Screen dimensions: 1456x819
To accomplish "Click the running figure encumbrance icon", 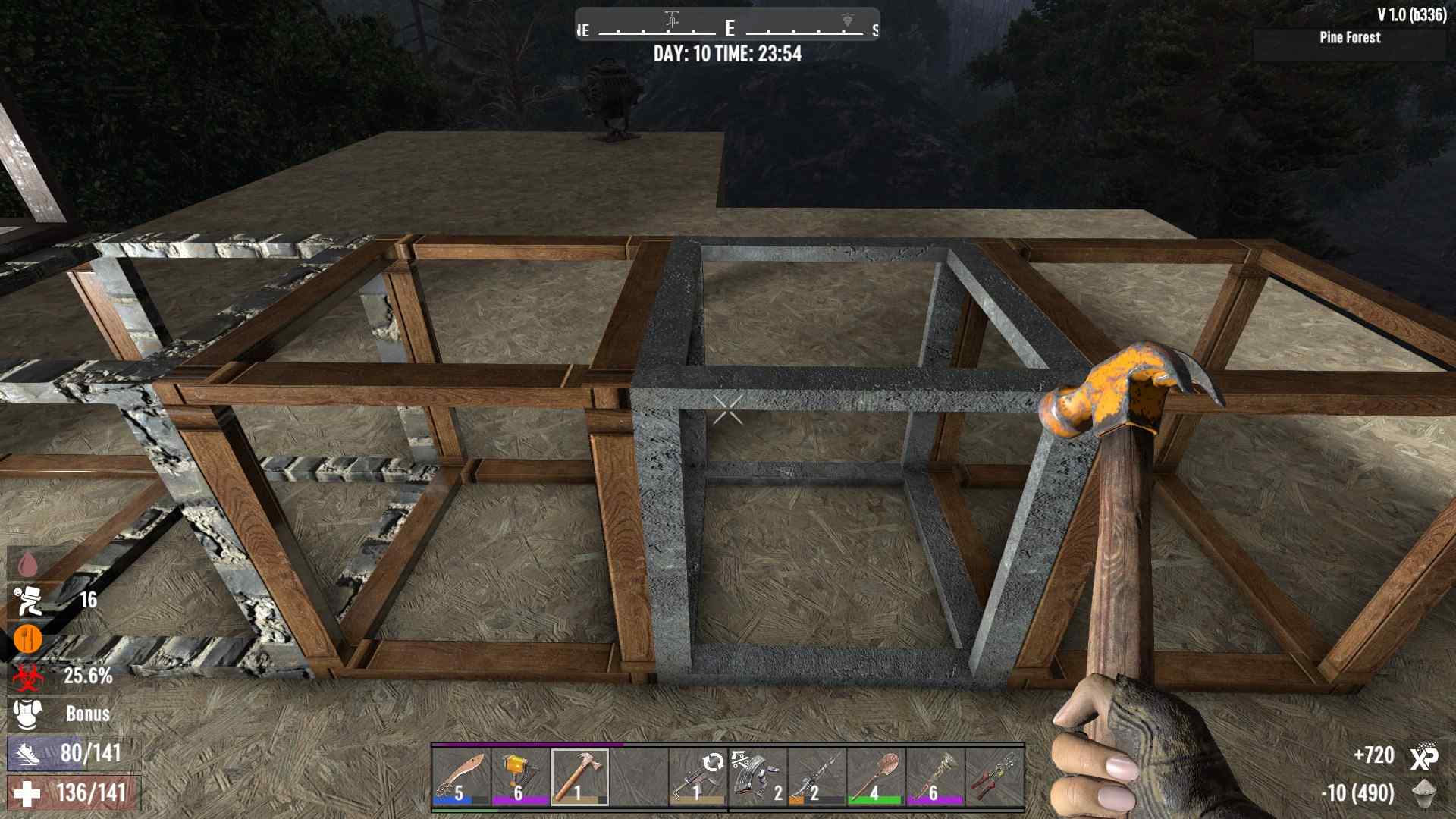I will [27, 601].
